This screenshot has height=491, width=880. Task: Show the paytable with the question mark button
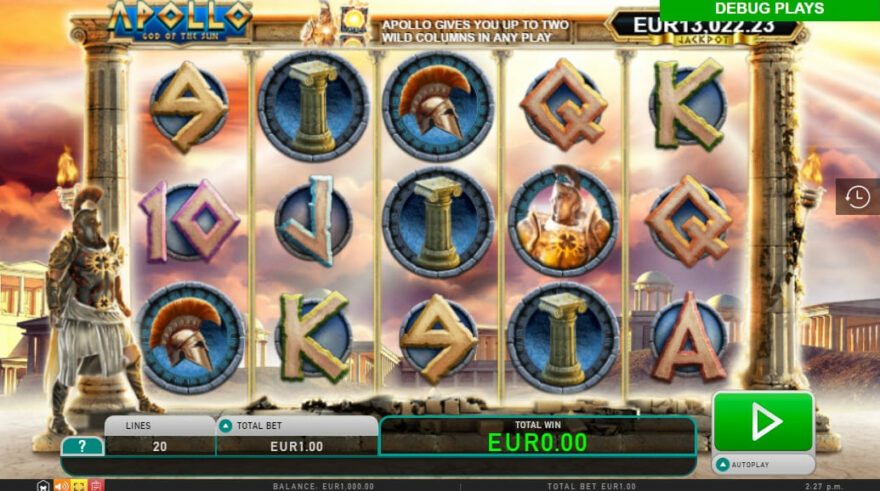point(82,446)
